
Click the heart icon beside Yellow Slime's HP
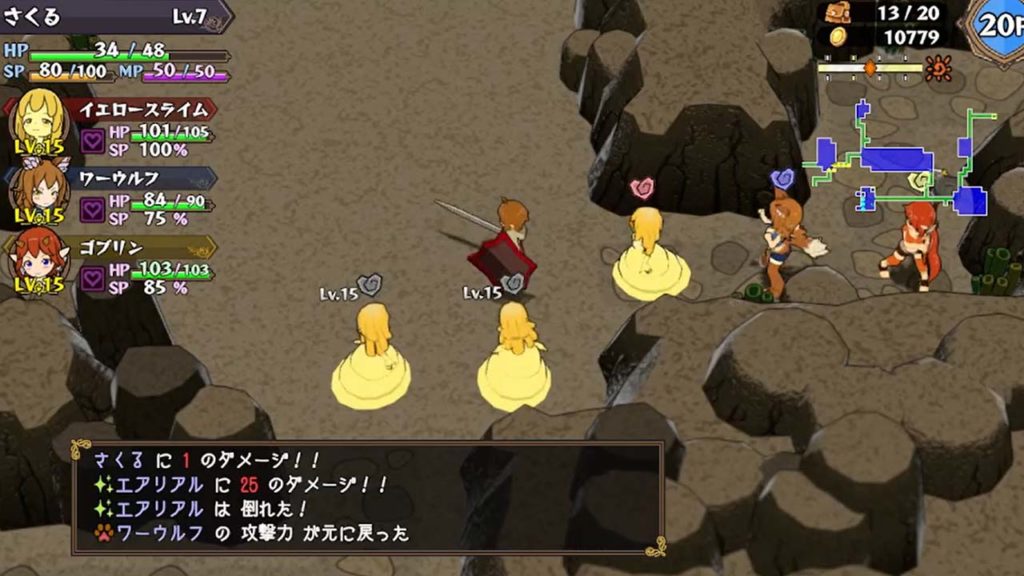pyautogui.click(x=93, y=140)
